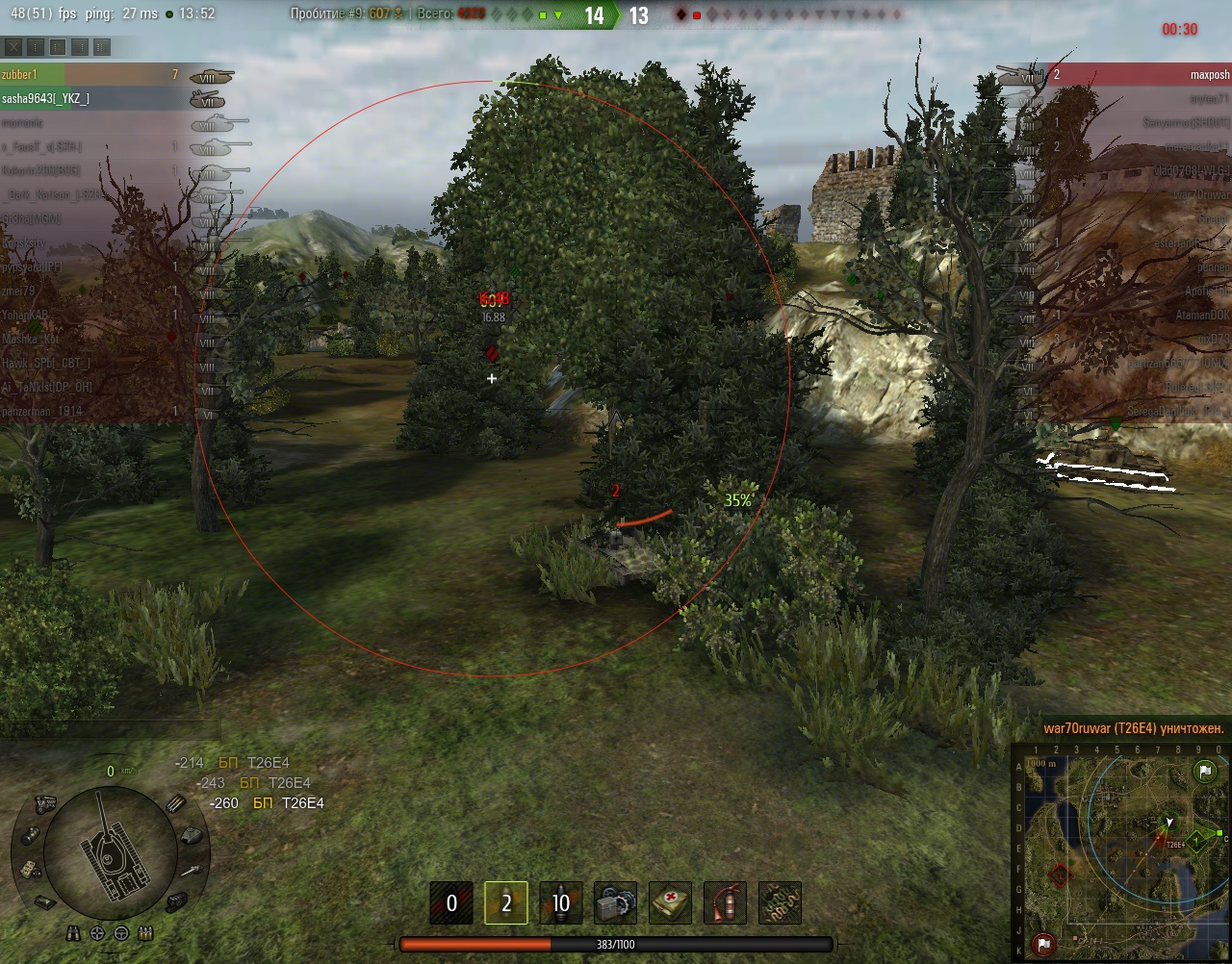Viewport: 1232px width, 964px height.
Task: Use the repair kit consumable
Action: click(x=616, y=902)
